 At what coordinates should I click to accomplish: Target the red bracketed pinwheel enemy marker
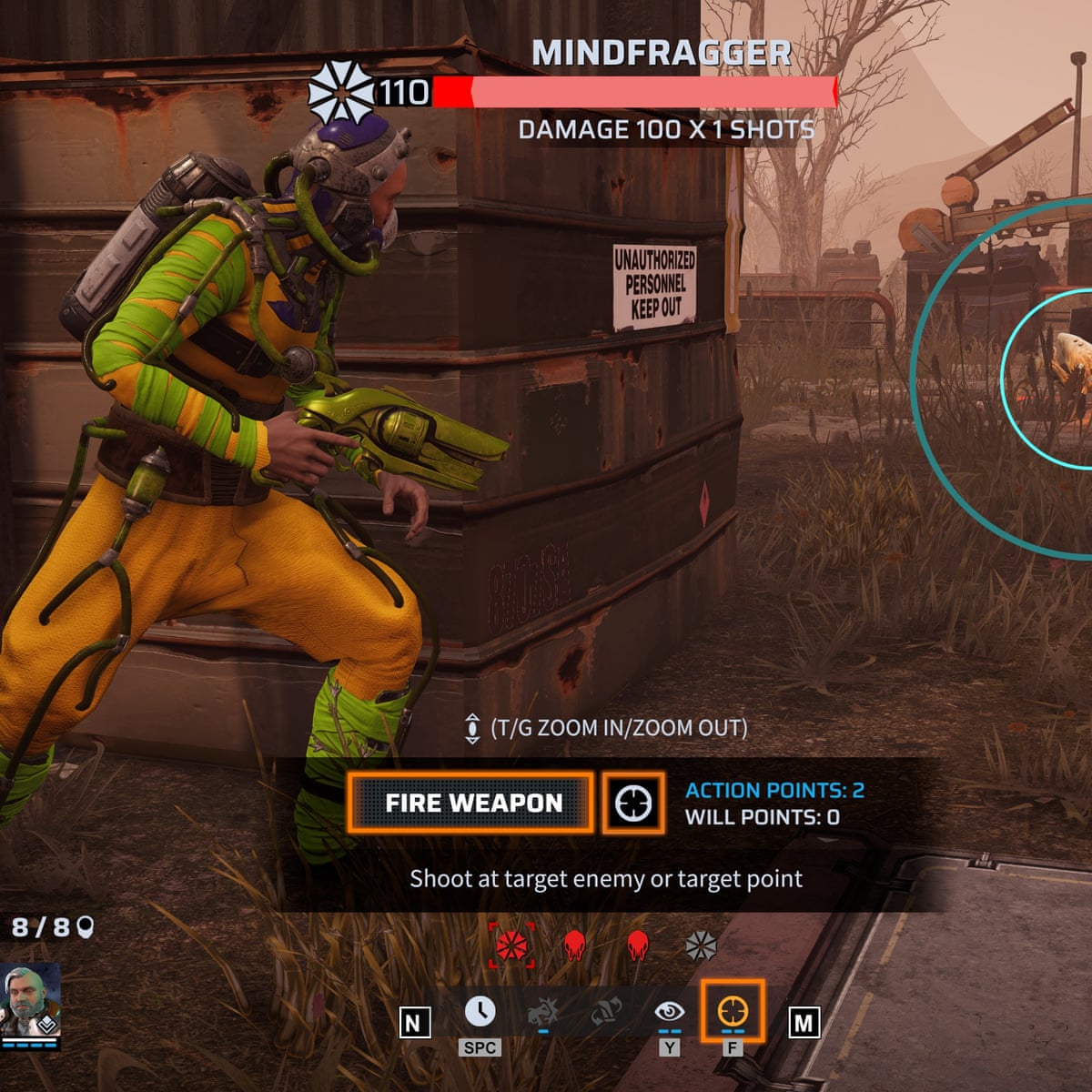point(511,945)
